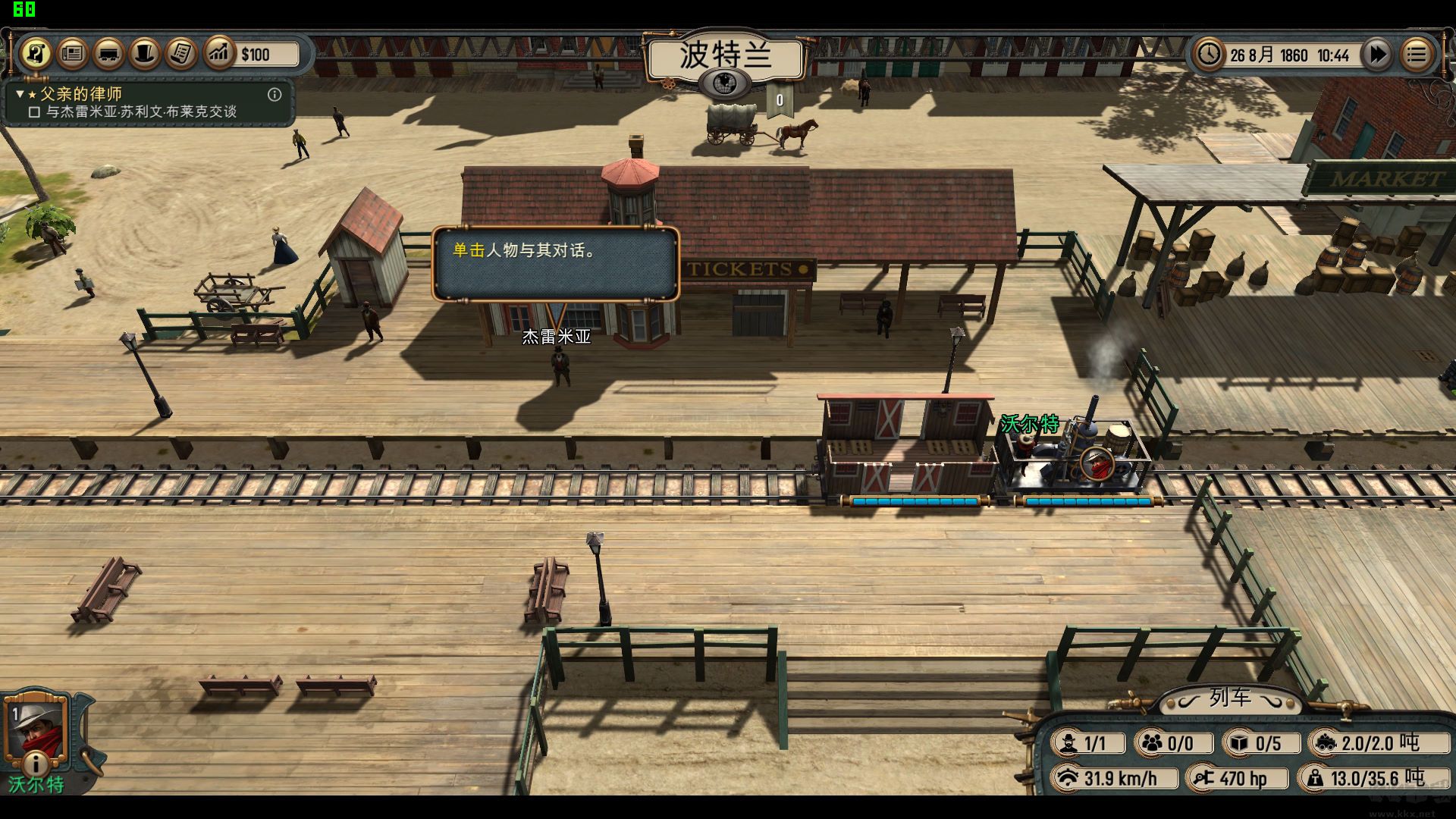Open the train wagon menu icon
Screen dimensions: 1456x819
coord(108,54)
